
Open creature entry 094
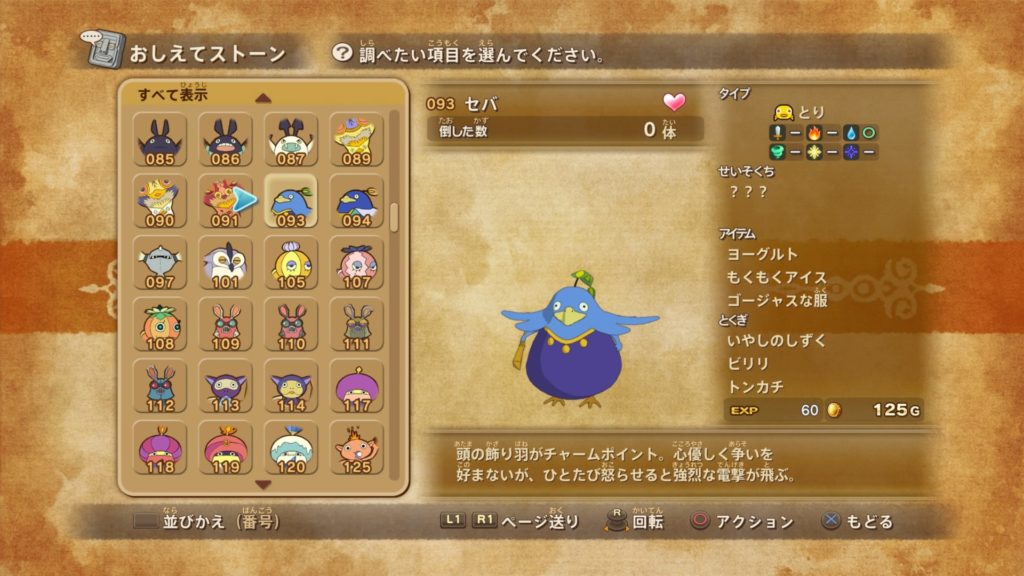pos(356,201)
